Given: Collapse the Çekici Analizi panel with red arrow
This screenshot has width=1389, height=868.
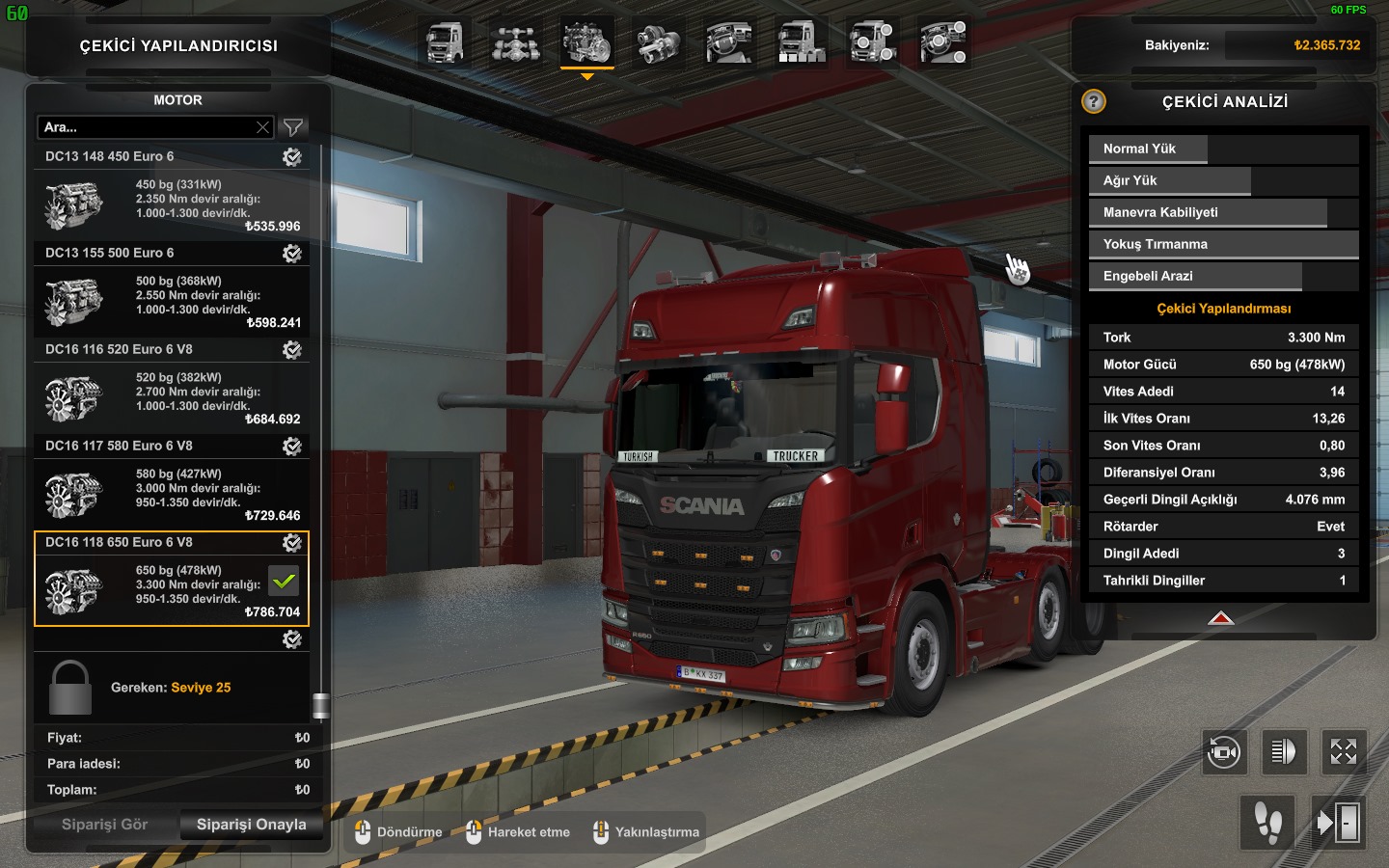Looking at the screenshot, I should [x=1221, y=618].
